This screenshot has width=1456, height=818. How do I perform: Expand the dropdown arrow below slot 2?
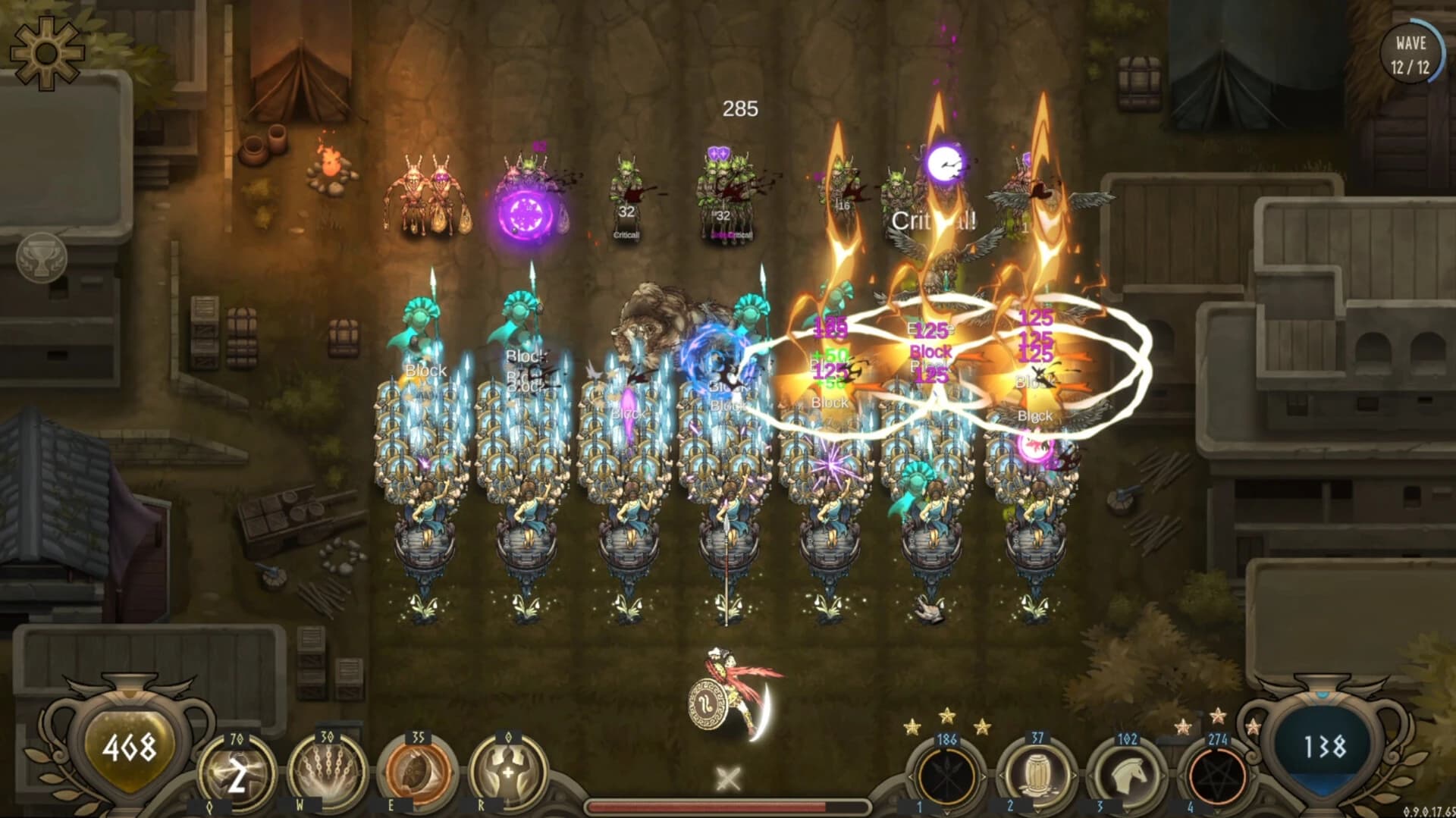tap(1037, 813)
